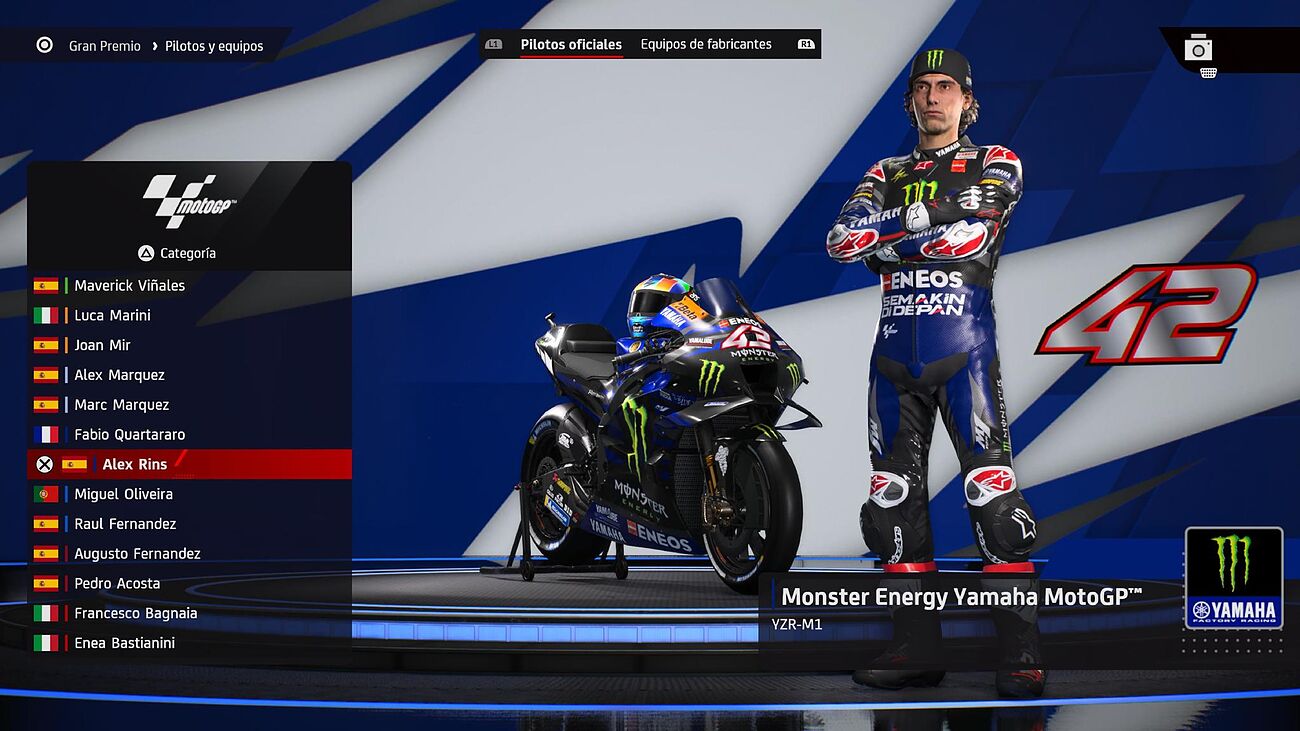This screenshot has width=1300, height=731.
Task: Select rider Maverick Viñales
Action: (x=129, y=285)
